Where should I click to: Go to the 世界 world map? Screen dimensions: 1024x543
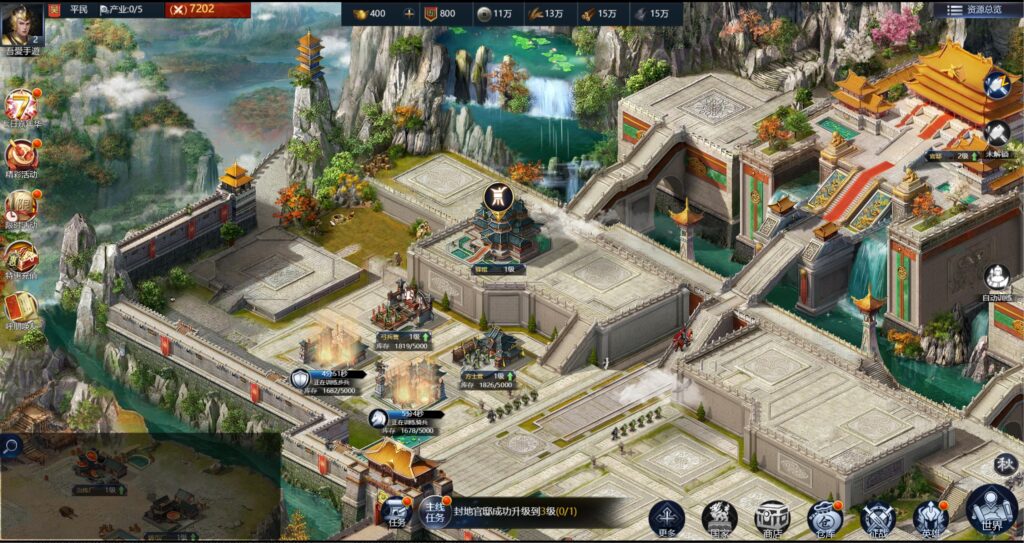(991, 509)
